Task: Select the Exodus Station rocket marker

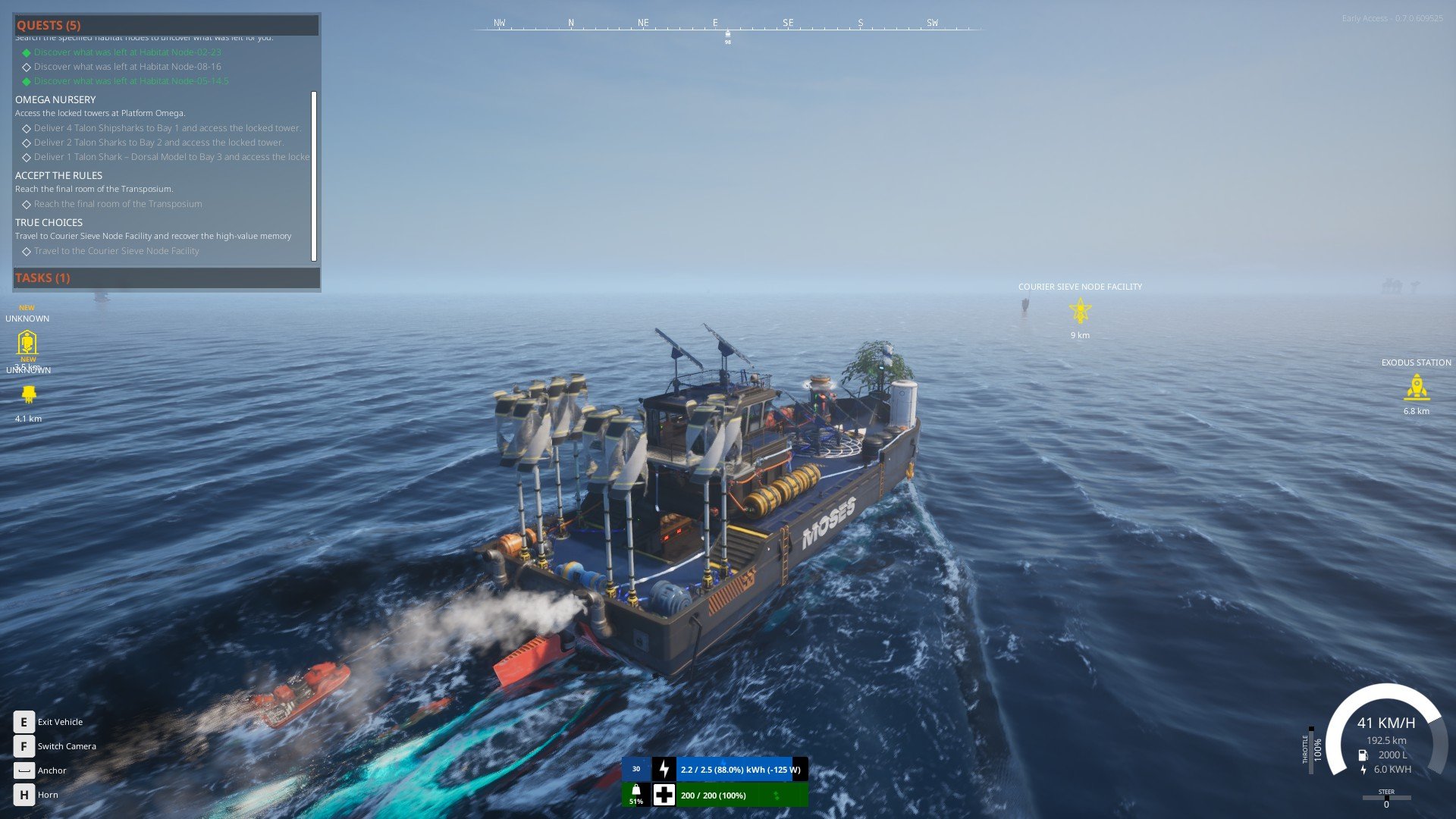Action: click(1416, 388)
